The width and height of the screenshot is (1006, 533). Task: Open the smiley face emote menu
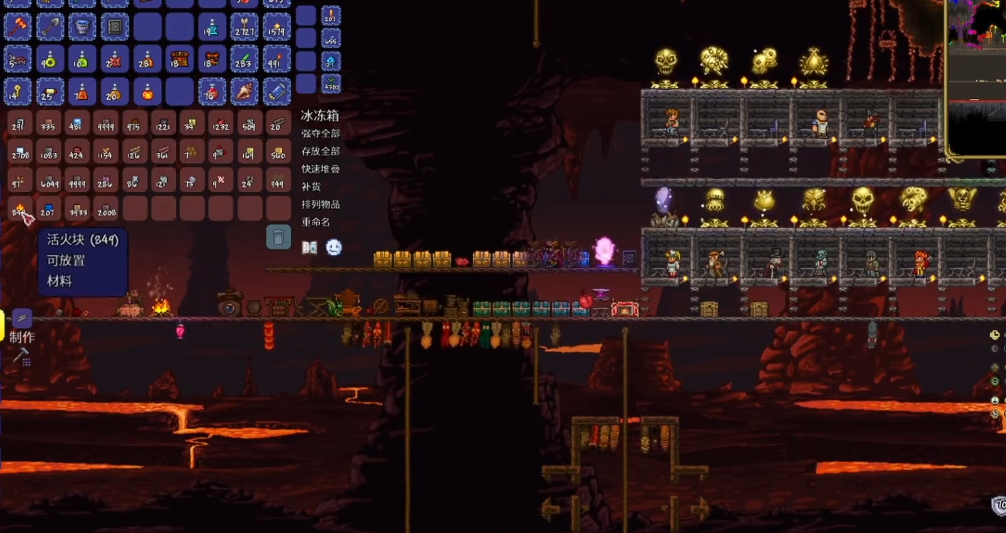point(334,247)
